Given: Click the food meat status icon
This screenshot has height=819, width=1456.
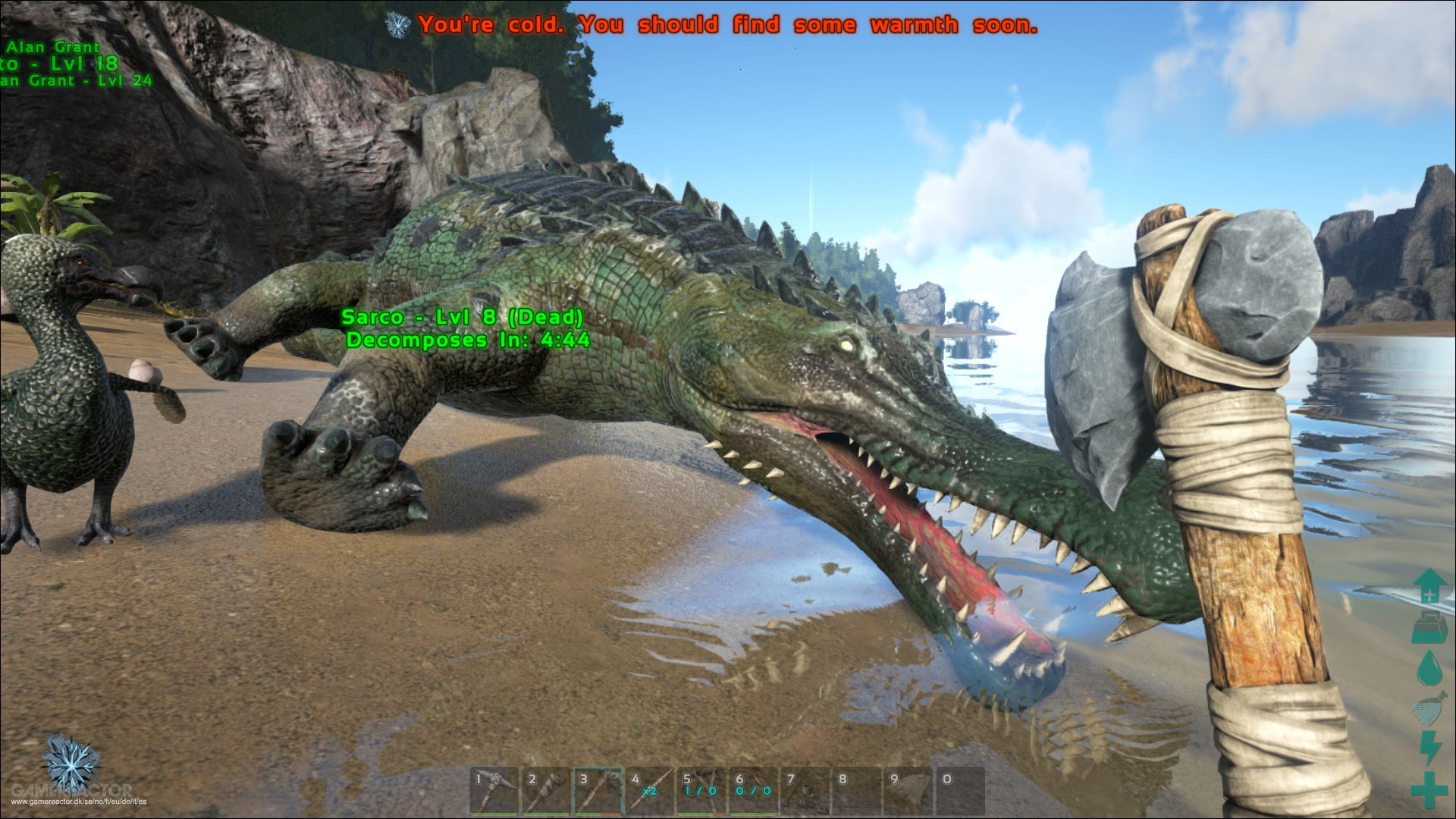Looking at the screenshot, I should [1429, 711].
